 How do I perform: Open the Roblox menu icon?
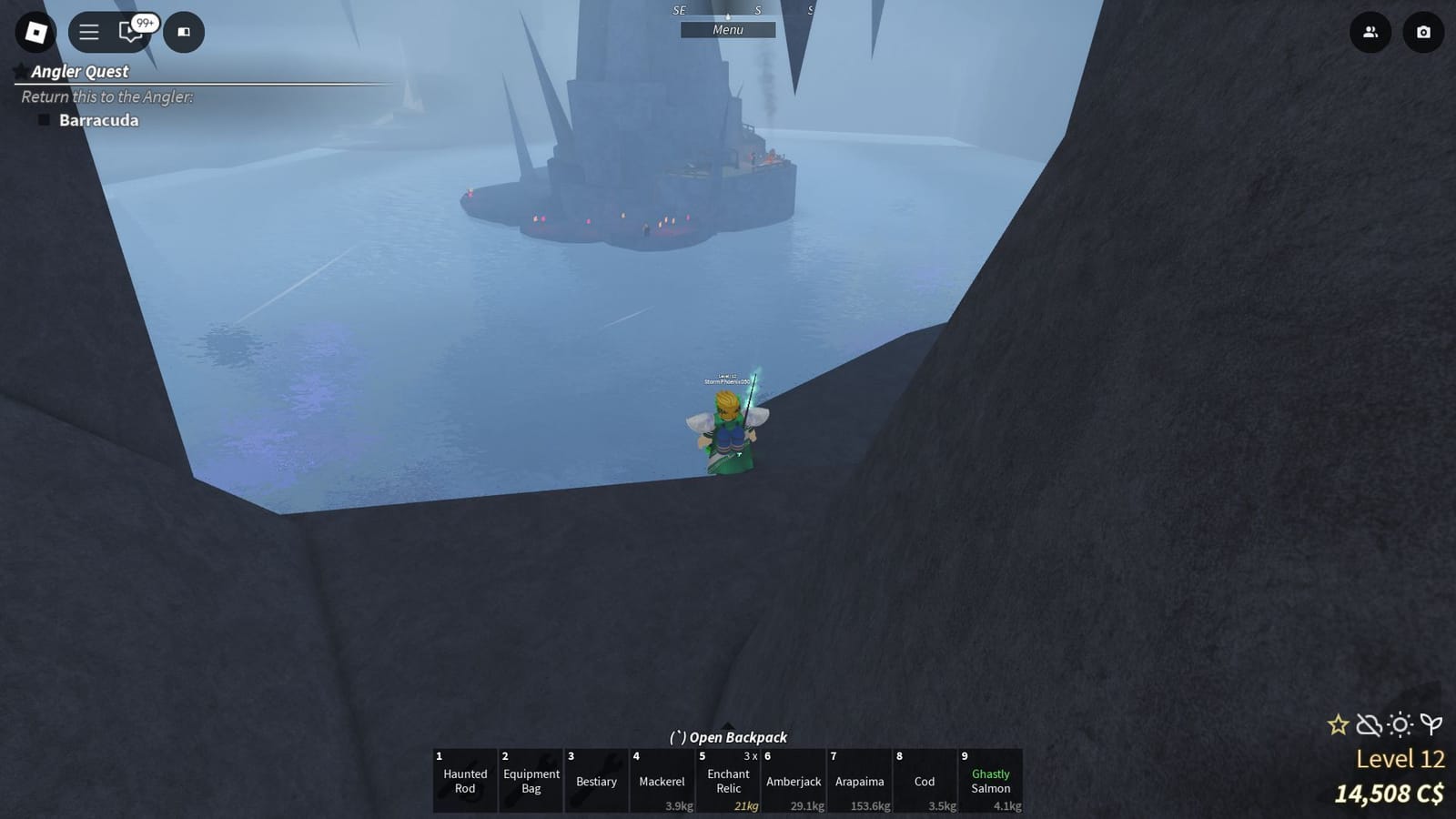tap(36, 32)
